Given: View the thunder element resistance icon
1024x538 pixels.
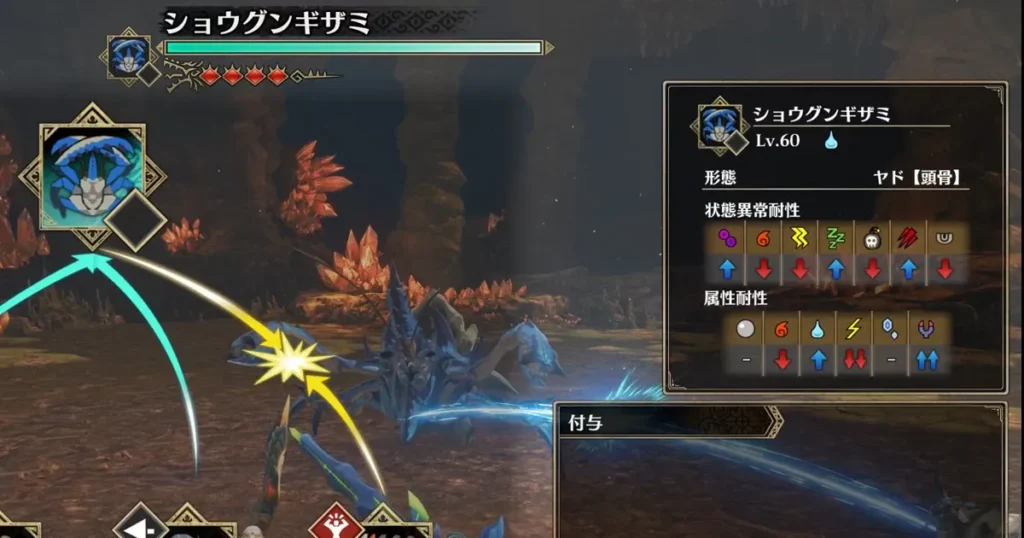Looking at the screenshot, I should tap(855, 329).
